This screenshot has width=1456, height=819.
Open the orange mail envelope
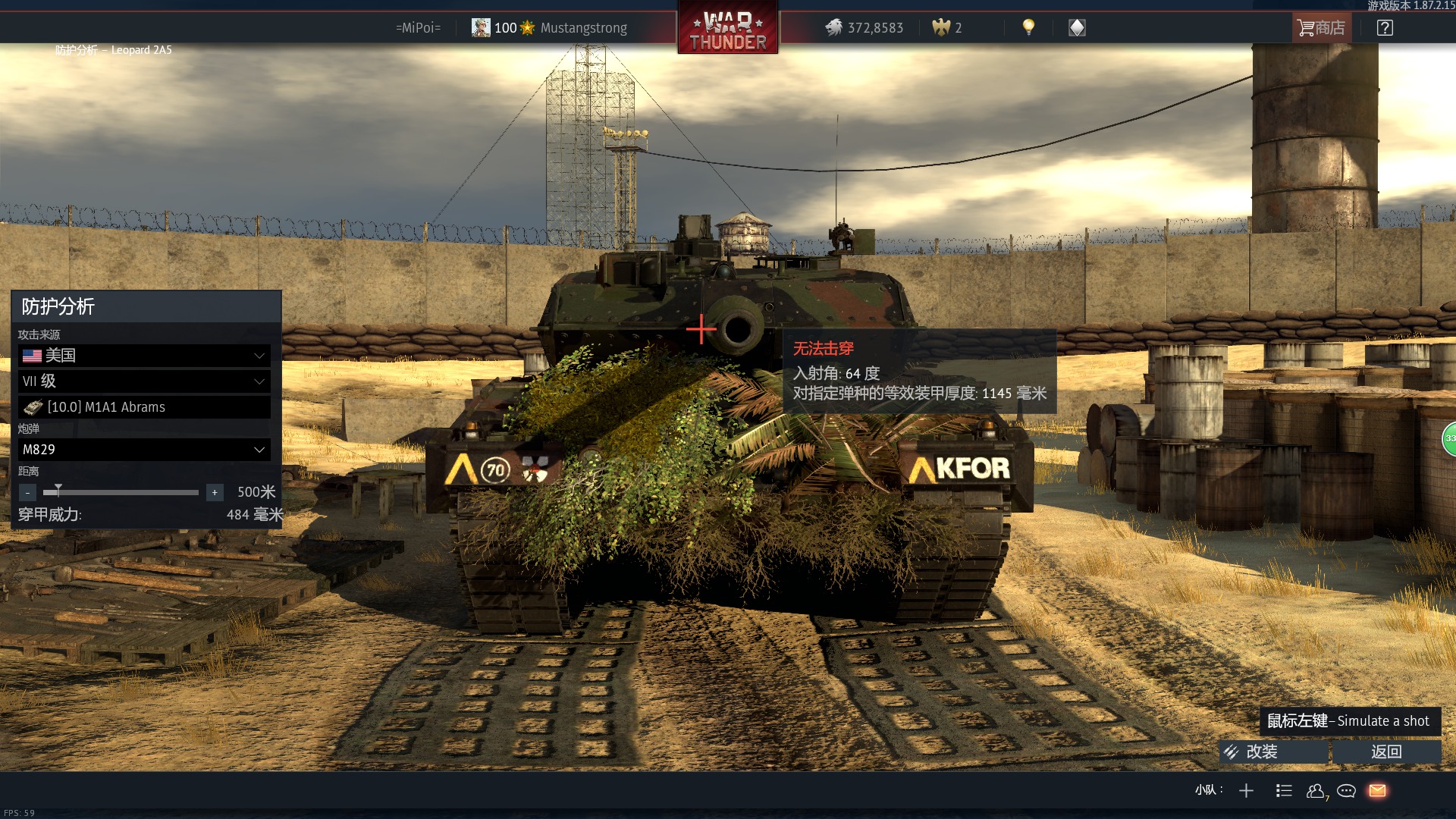1378,791
